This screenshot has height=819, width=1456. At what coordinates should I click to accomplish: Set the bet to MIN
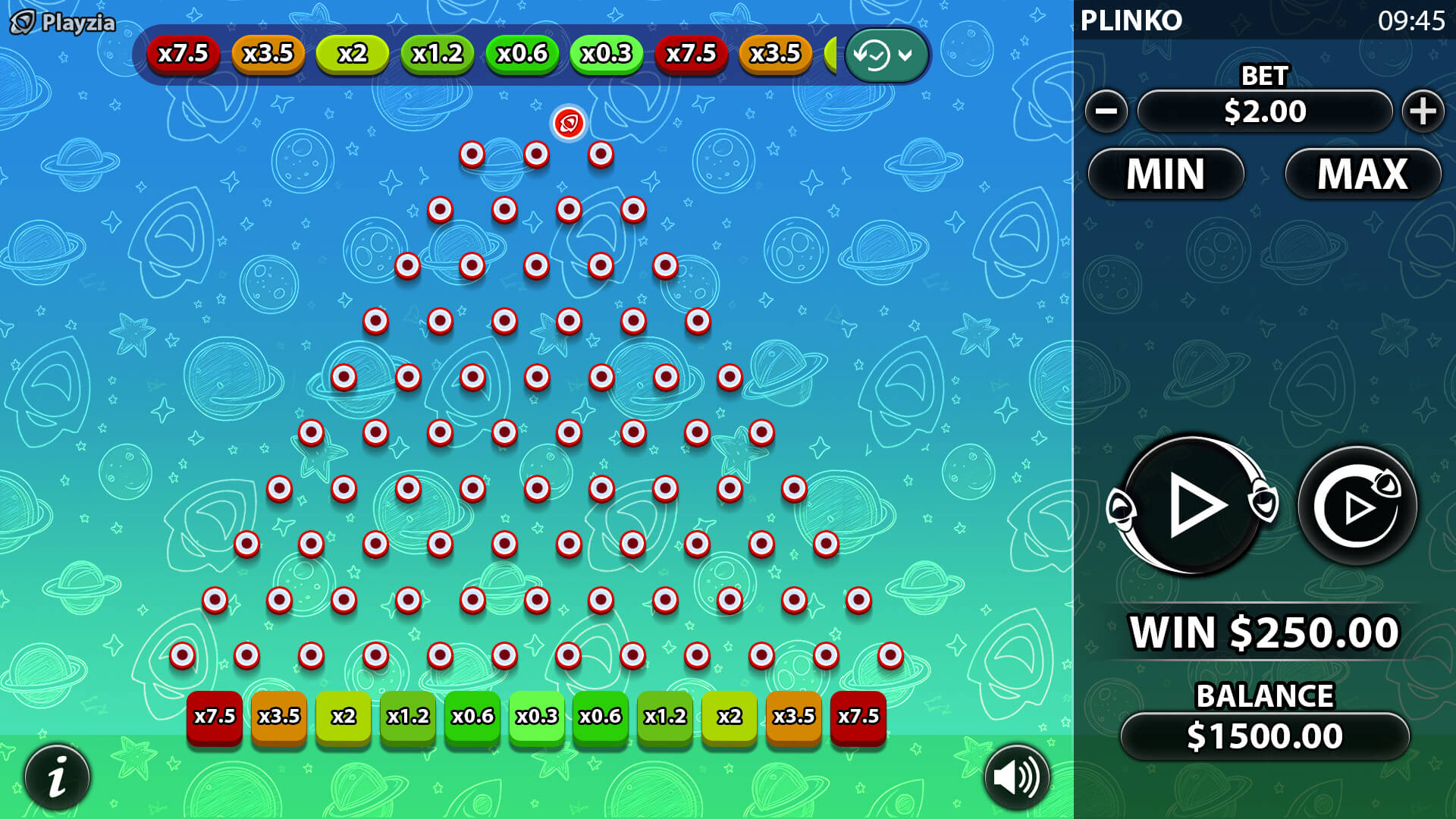click(1166, 174)
